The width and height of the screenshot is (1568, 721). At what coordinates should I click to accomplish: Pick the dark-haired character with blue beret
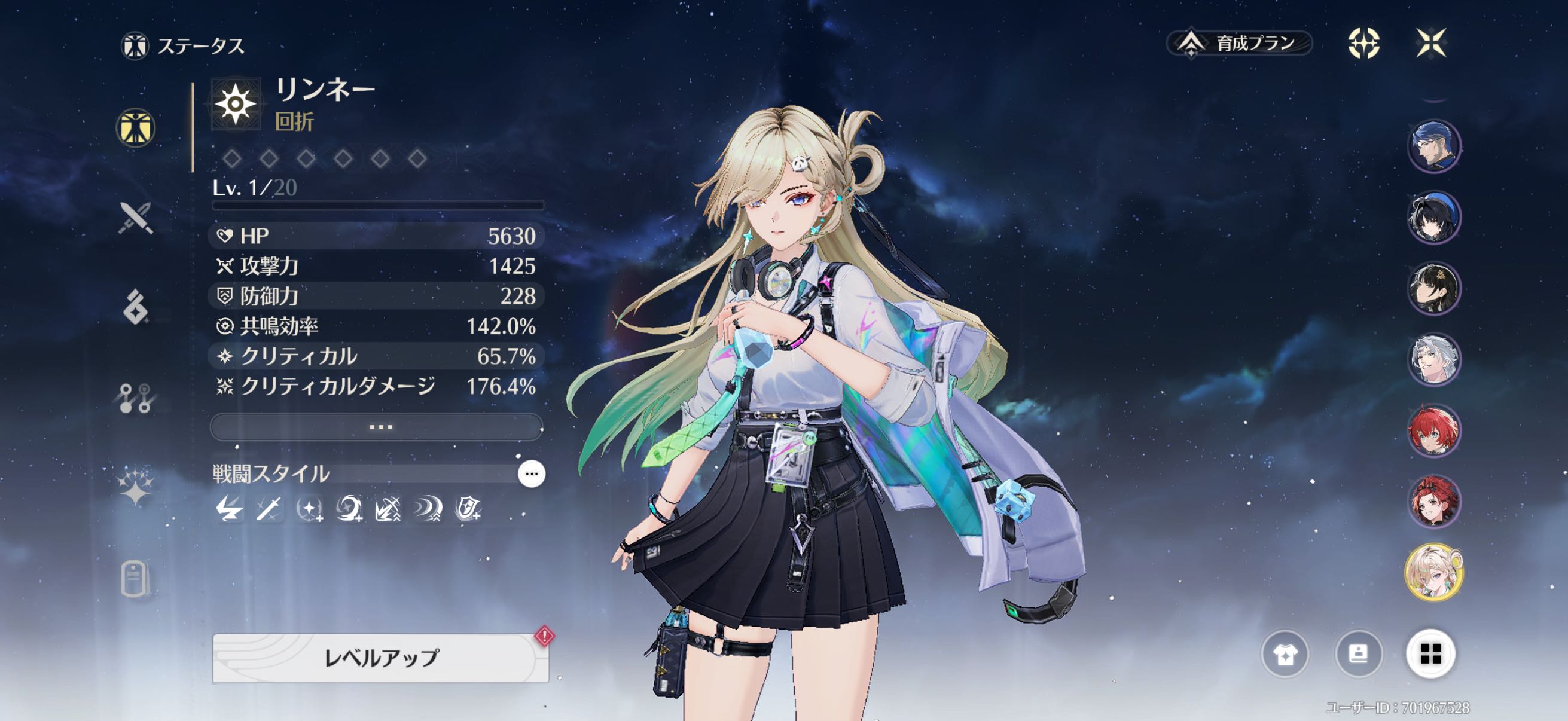click(x=1433, y=218)
